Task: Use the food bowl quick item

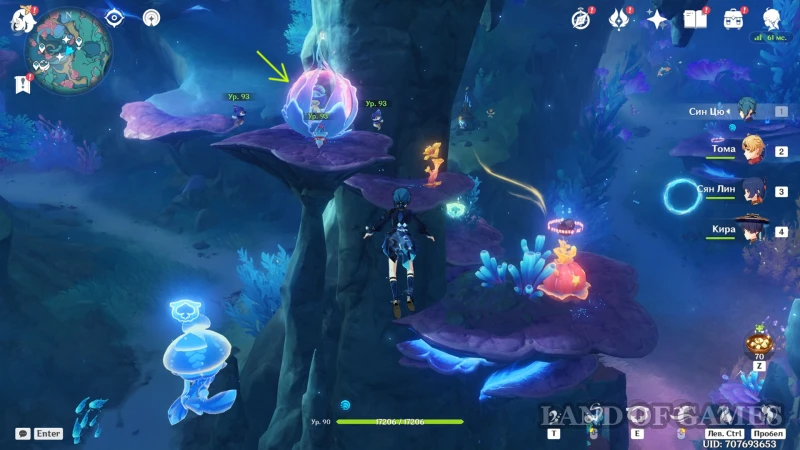Action: pyautogui.click(x=757, y=344)
